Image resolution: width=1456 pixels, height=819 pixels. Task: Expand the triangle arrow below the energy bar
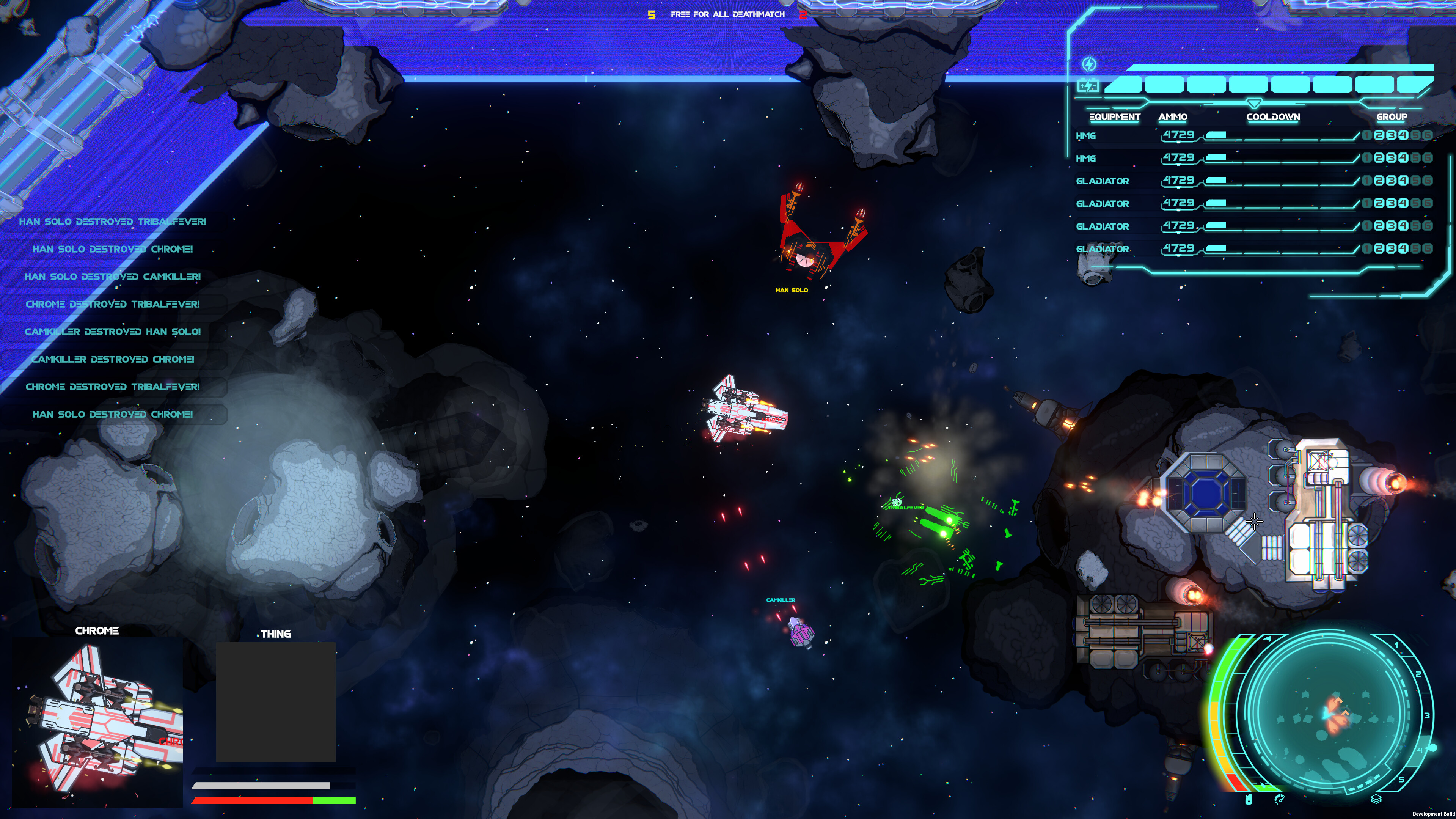1255,103
